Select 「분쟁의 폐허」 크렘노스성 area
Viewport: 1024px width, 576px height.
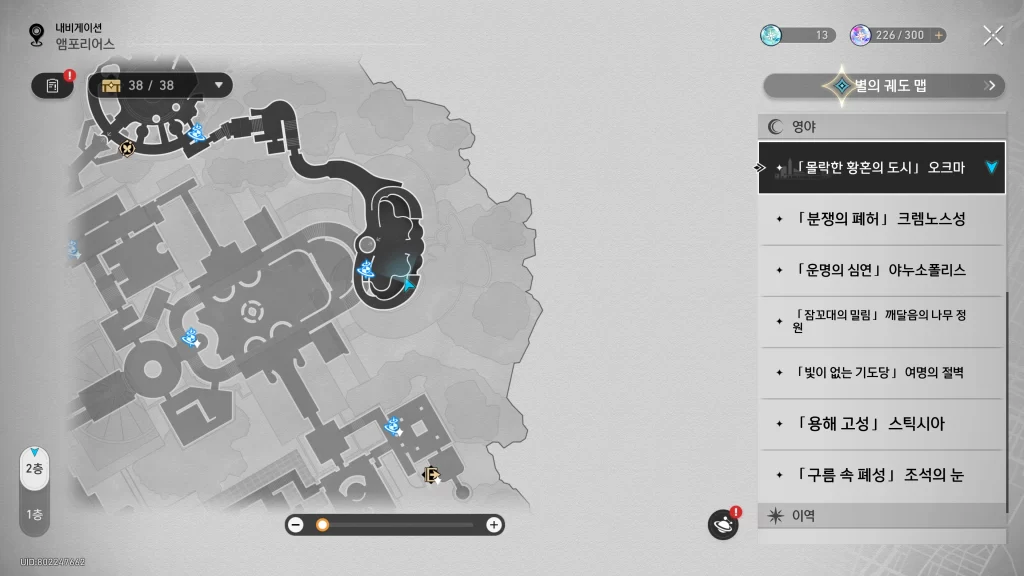click(880, 218)
